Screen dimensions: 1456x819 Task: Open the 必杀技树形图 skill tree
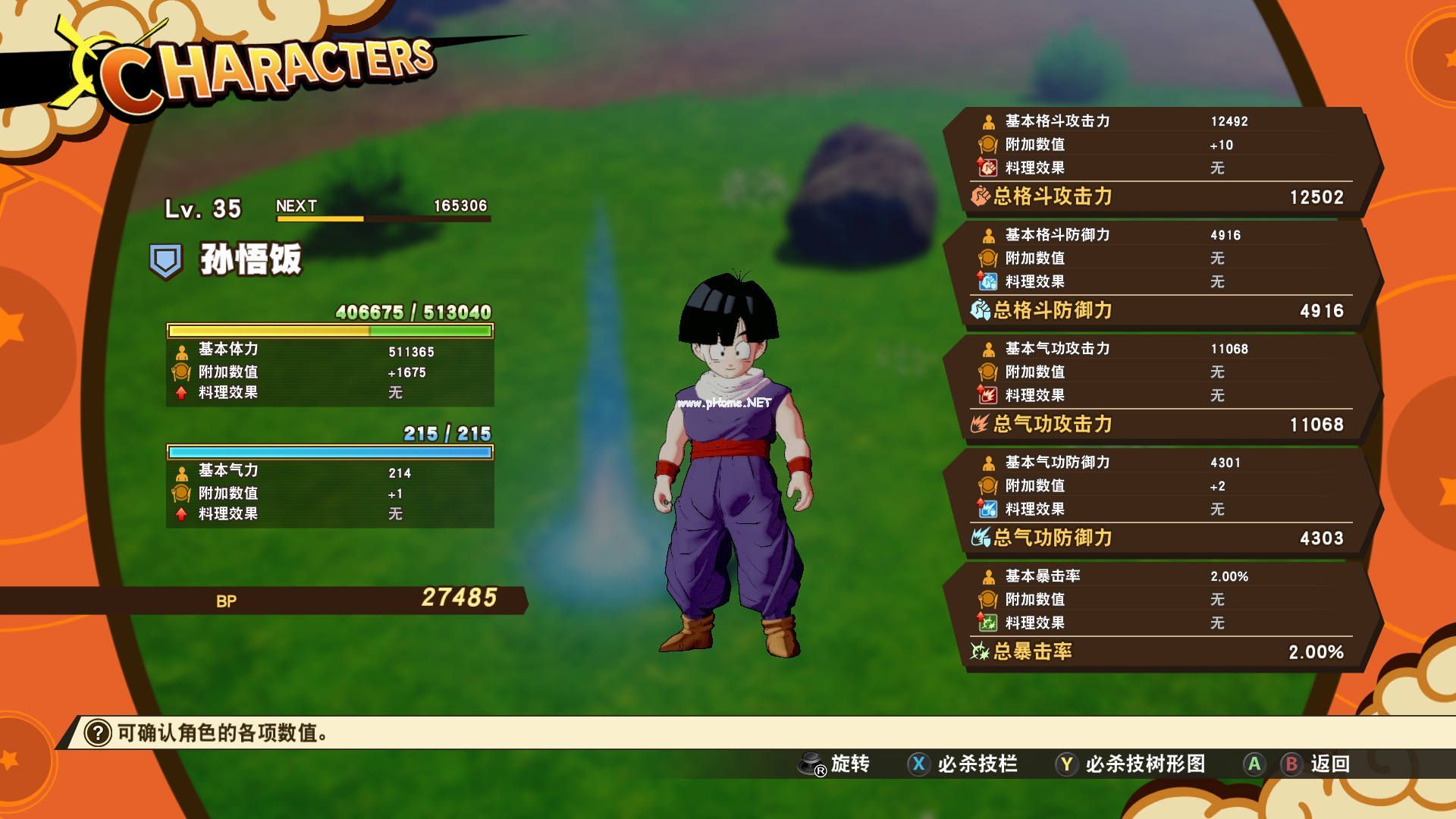(x=1131, y=764)
